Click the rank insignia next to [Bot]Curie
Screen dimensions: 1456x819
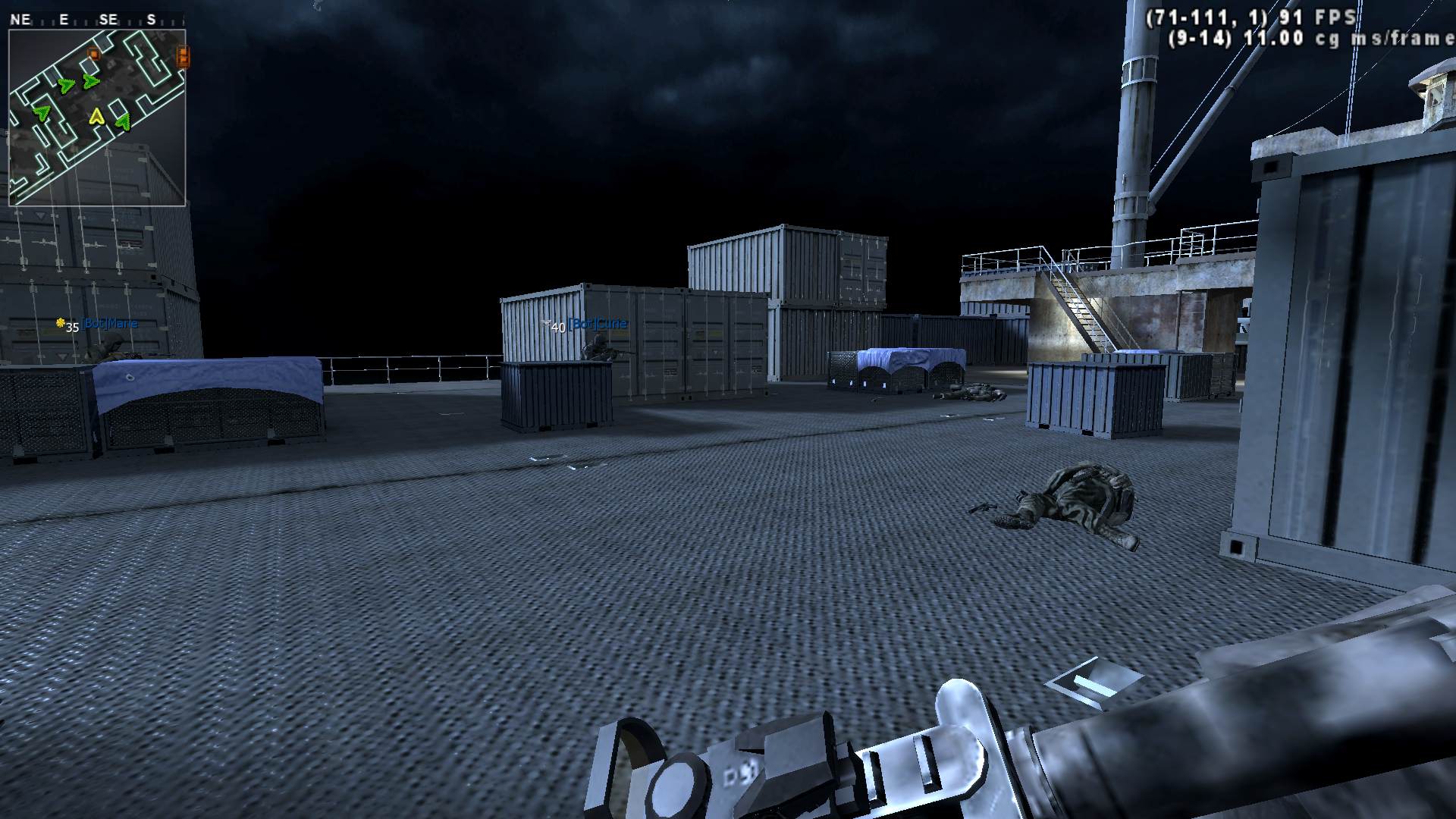548,322
